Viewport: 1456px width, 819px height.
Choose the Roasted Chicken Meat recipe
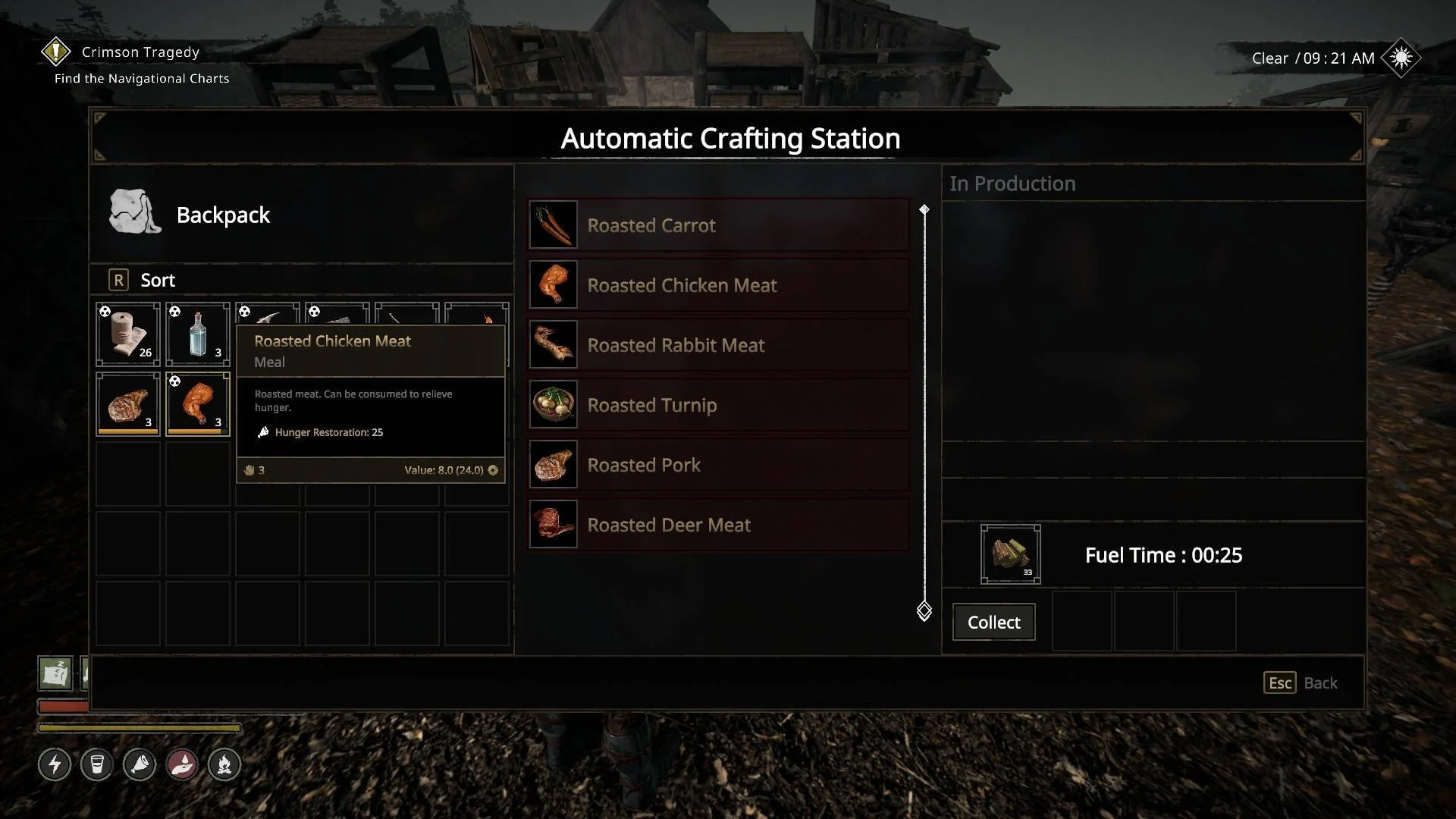(x=718, y=285)
